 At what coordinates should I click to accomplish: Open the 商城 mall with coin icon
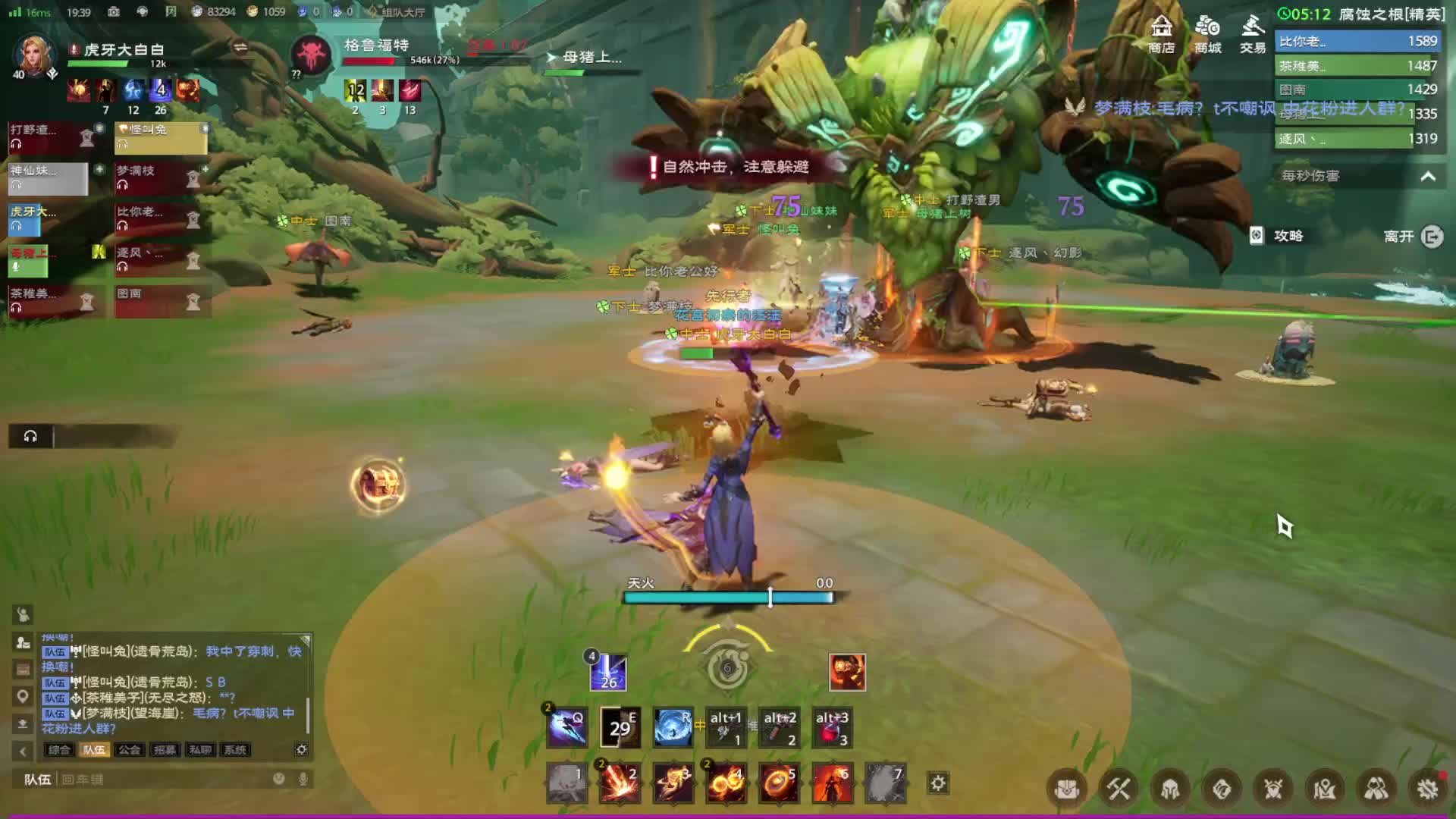pyautogui.click(x=1207, y=34)
